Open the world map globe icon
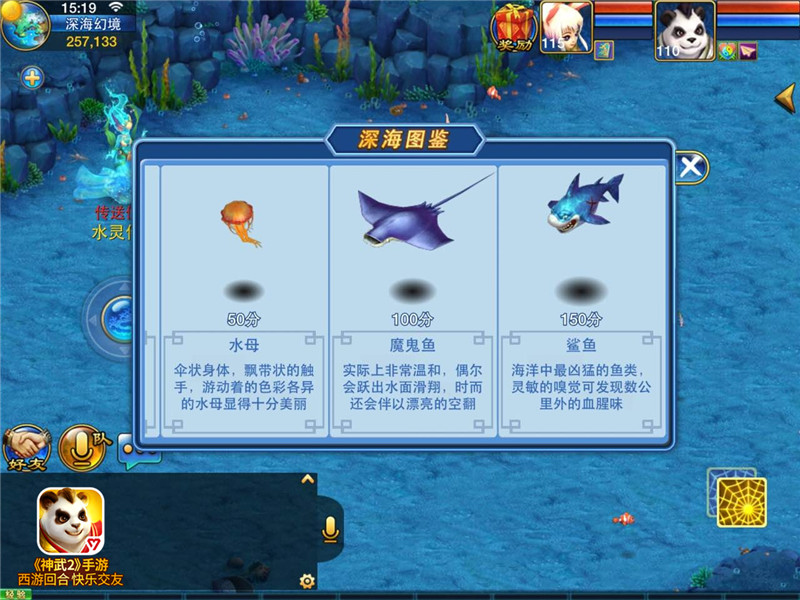This screenshot has width=800, height=600. click(x=25, y=25)
